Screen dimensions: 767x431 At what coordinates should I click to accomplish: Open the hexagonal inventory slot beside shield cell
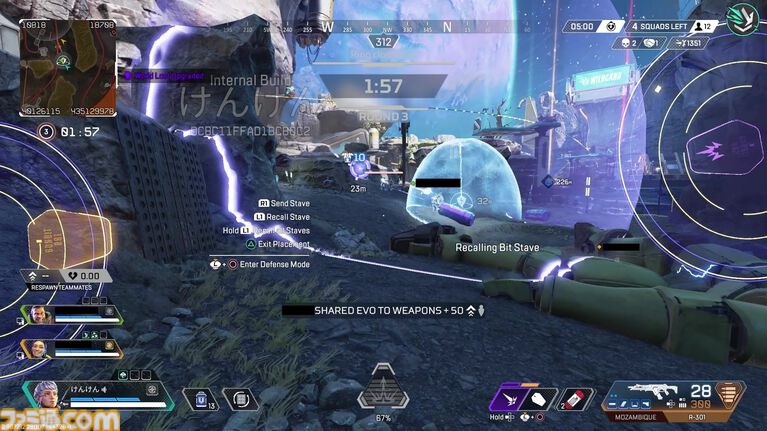pos(240,399)
